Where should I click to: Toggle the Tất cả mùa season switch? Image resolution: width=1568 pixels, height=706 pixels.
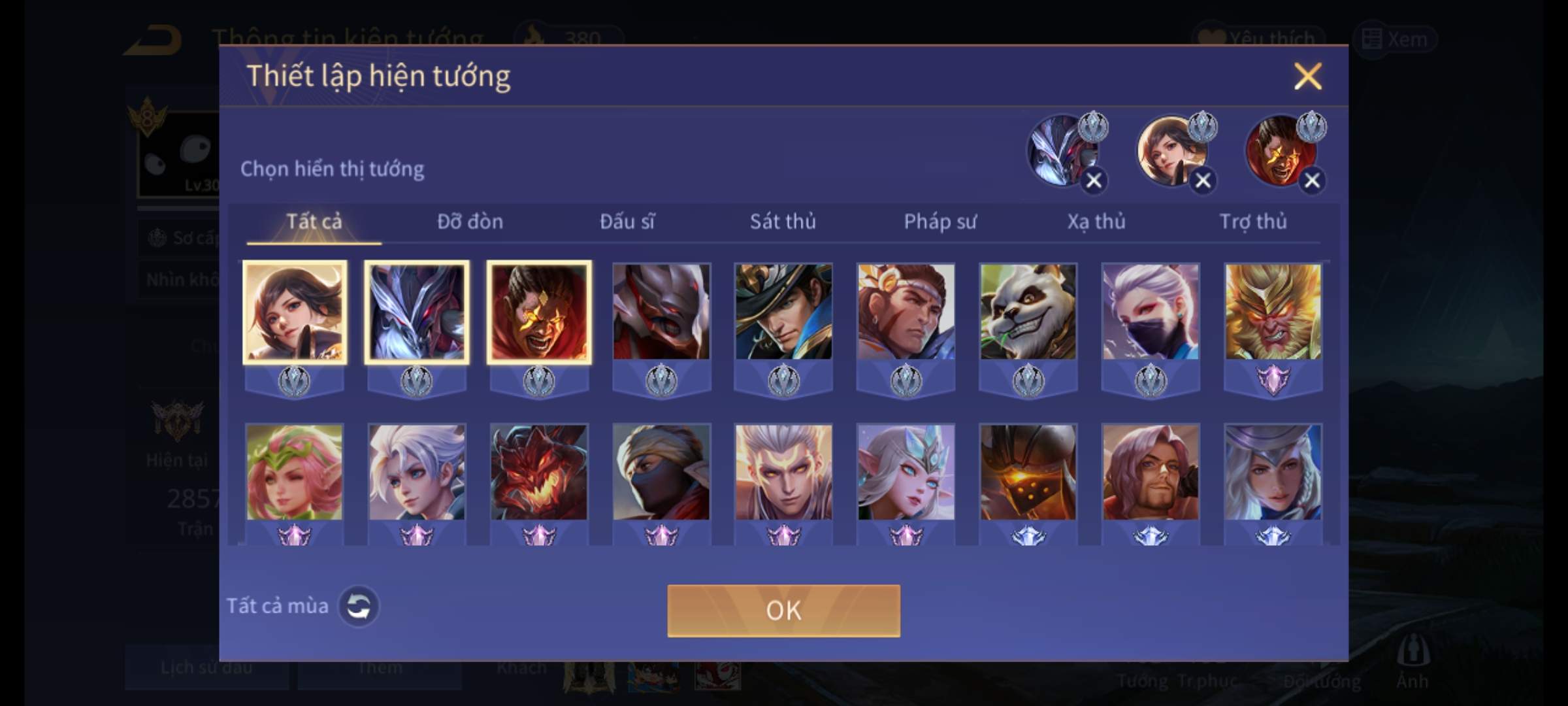pos(358,606)
